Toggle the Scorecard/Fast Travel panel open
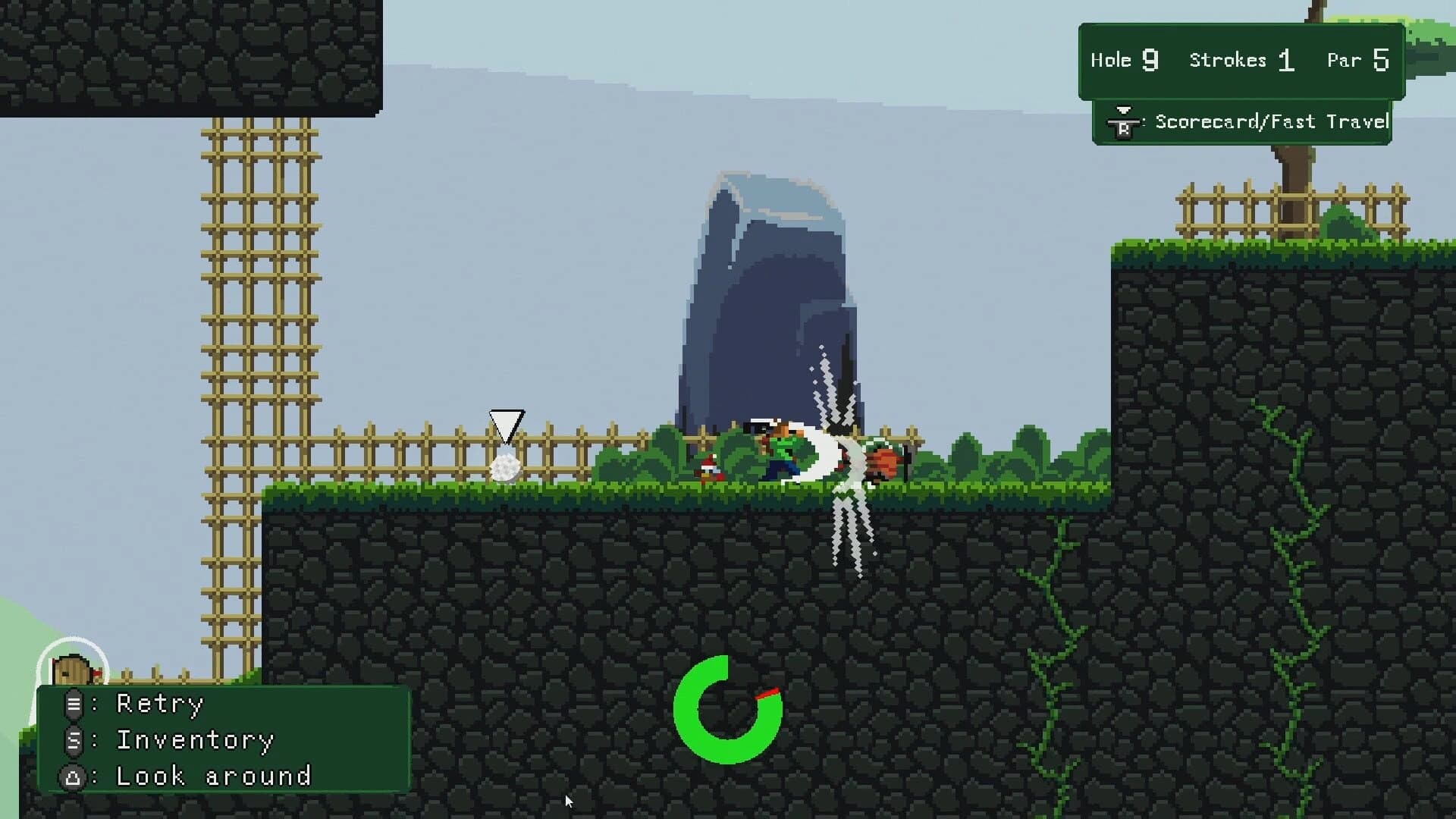 1270,121
